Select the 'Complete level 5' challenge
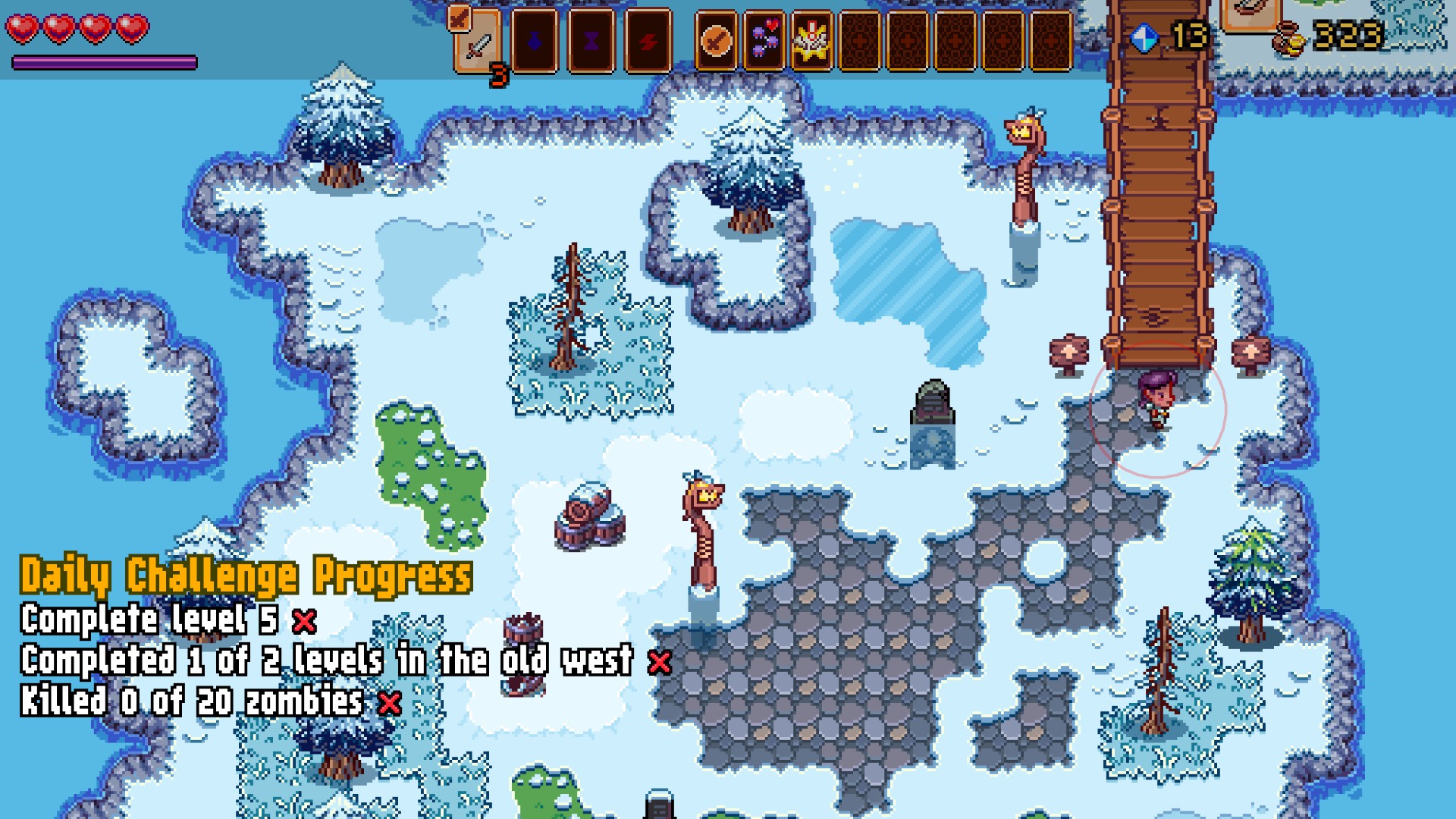This screenshot has width=1456, height=819. pyautogui.click(x=150, y=620)
